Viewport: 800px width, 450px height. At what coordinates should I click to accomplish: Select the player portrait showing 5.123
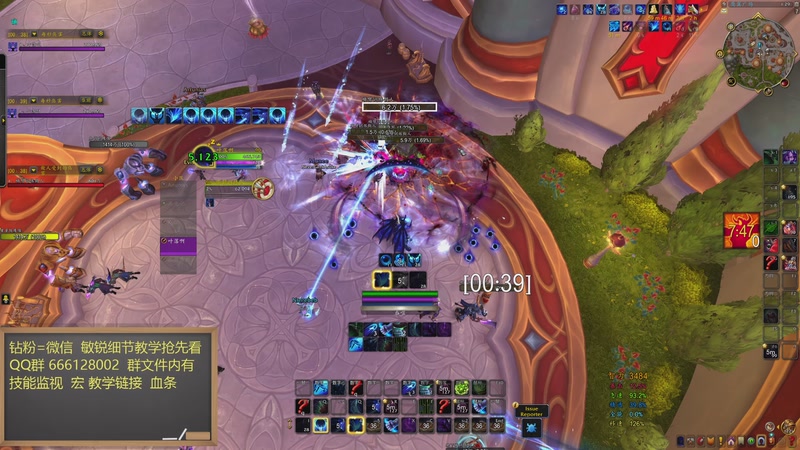[203, 156]
